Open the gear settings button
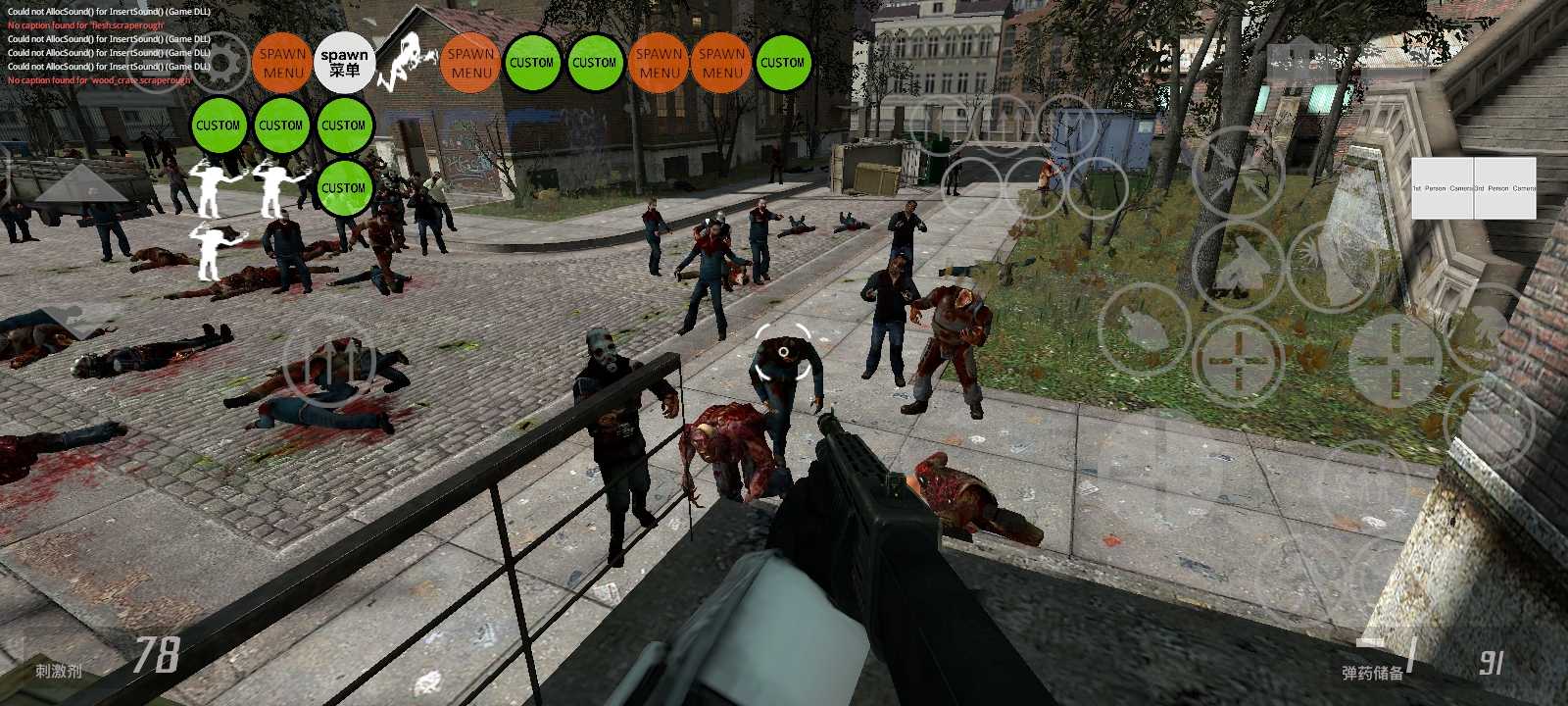 (221, 62)
